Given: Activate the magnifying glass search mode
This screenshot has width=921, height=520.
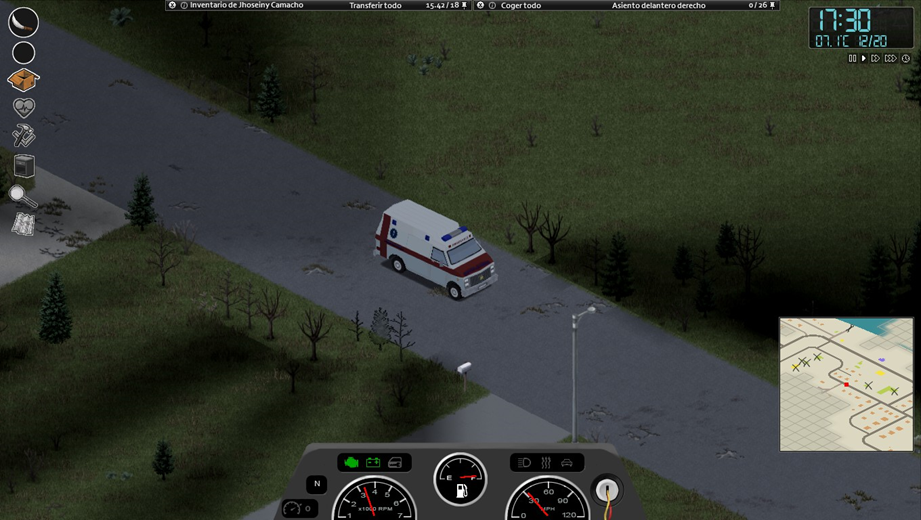Looking at the screenshot, I should point(23,196).
